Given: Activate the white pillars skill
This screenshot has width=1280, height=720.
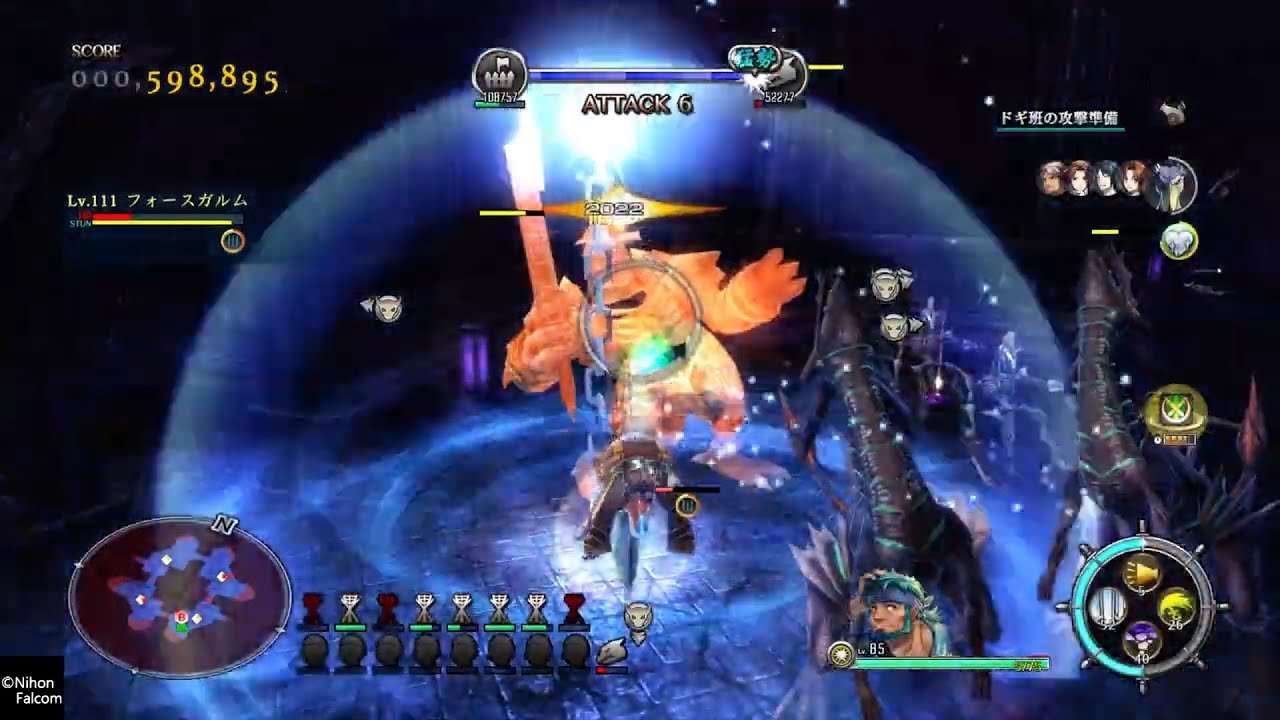Looking at the screenshot, I should [1109, 606].
